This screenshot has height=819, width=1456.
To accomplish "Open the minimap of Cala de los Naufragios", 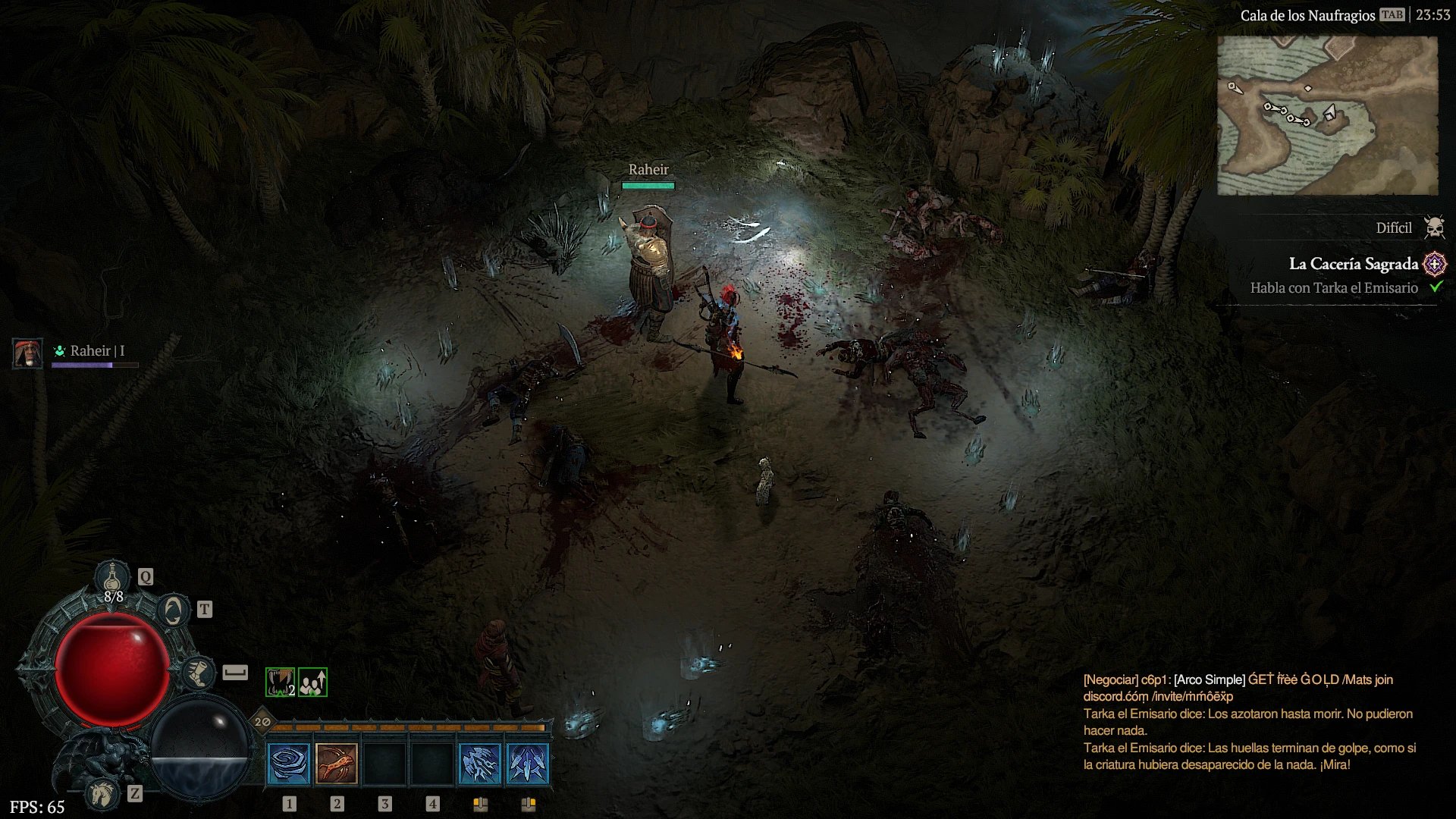I will pyautogui.click(x=1327, y=115).
